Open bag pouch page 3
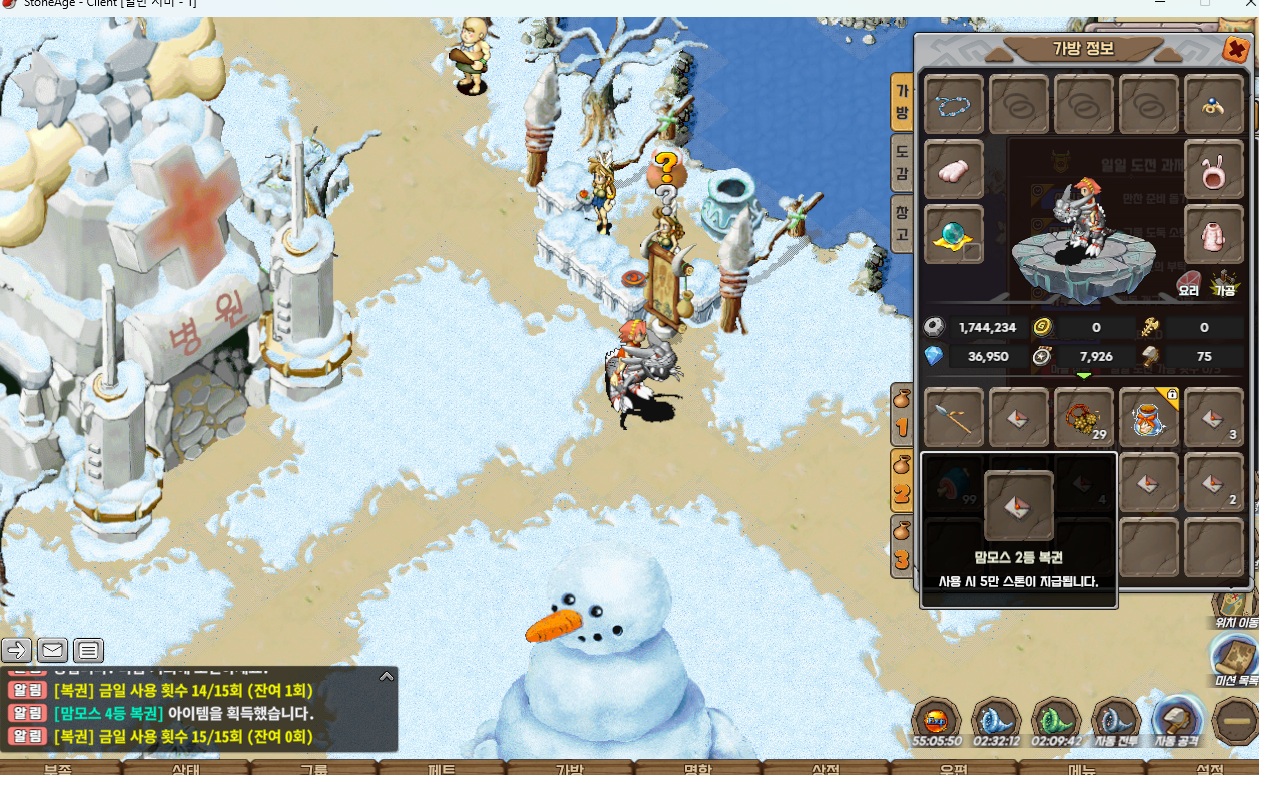The image size is (1281, 802). (x=902, y=547)
